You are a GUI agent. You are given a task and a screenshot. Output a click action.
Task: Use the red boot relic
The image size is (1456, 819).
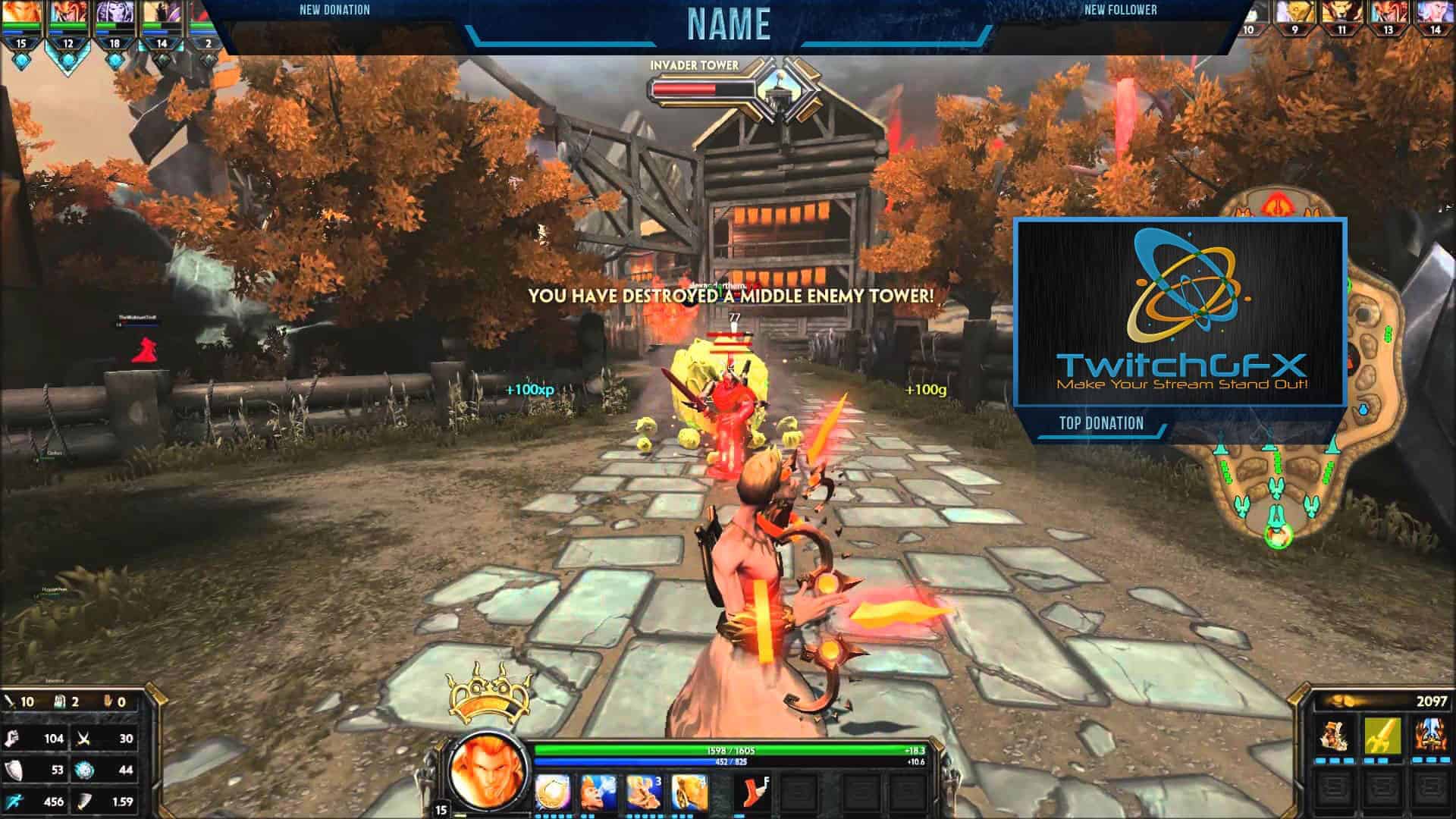pos(752,792)
